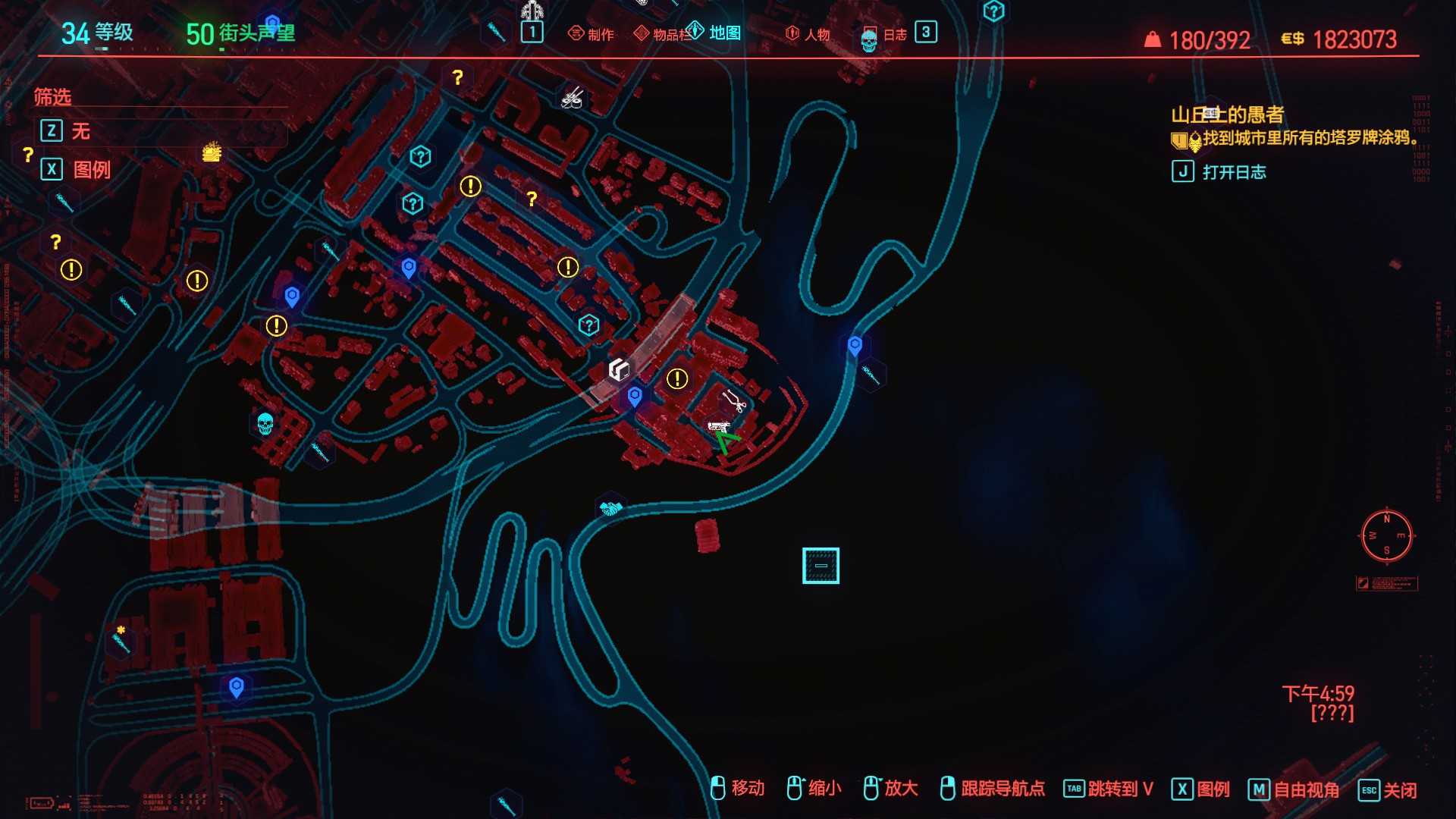This screenshot has width=1456, height=819.
Task: Select the white skull map marker
Action: click(x=265, y=423)
